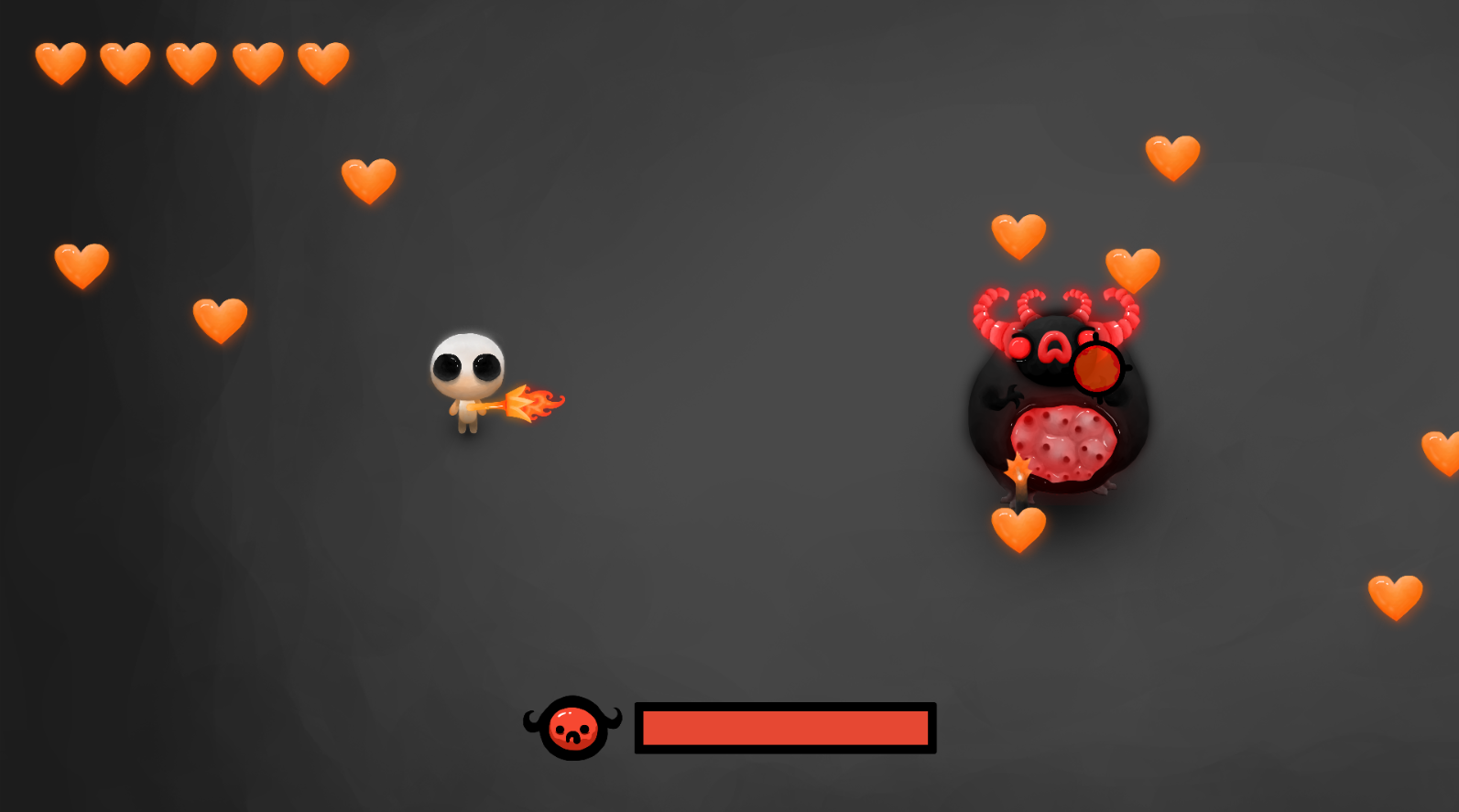Select the first heart in the top-left row
This screenshot has height=812, width=1459.
point(60,62)
